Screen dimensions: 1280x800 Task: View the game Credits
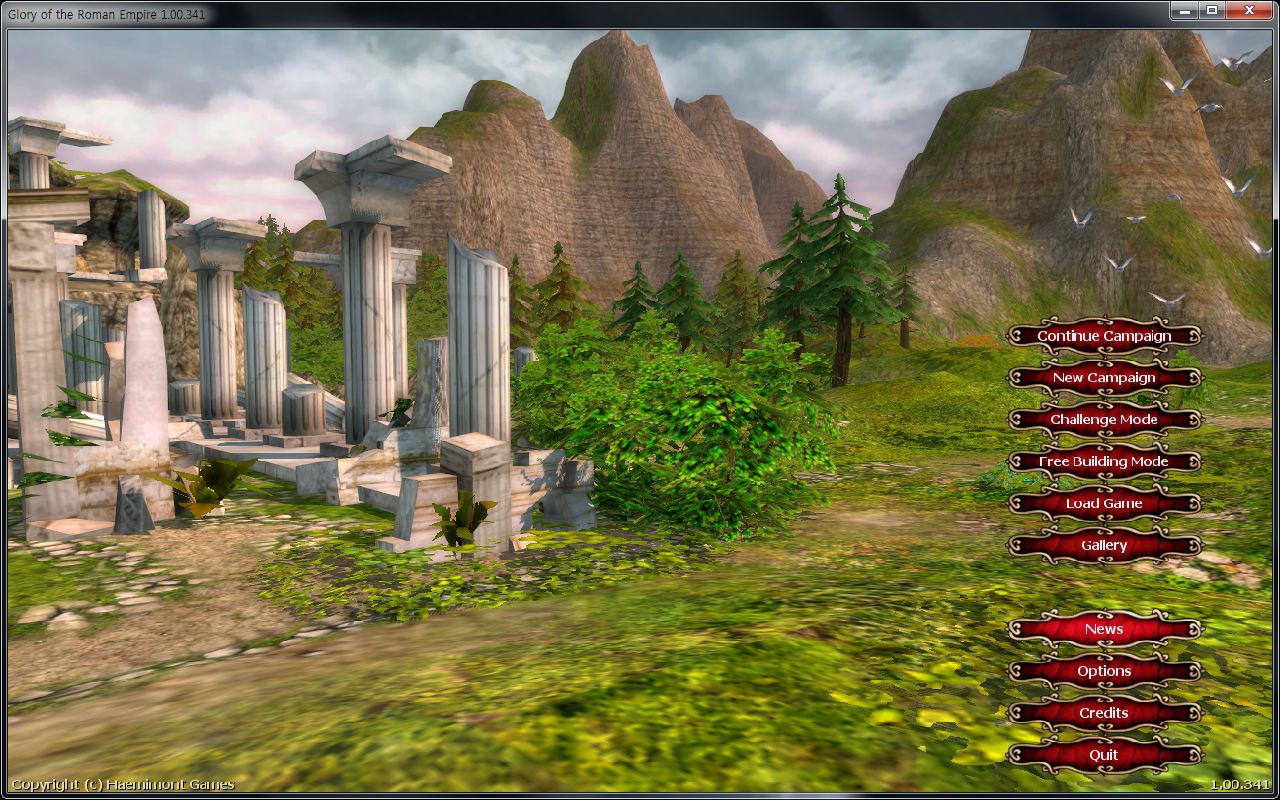(1104, 714)
